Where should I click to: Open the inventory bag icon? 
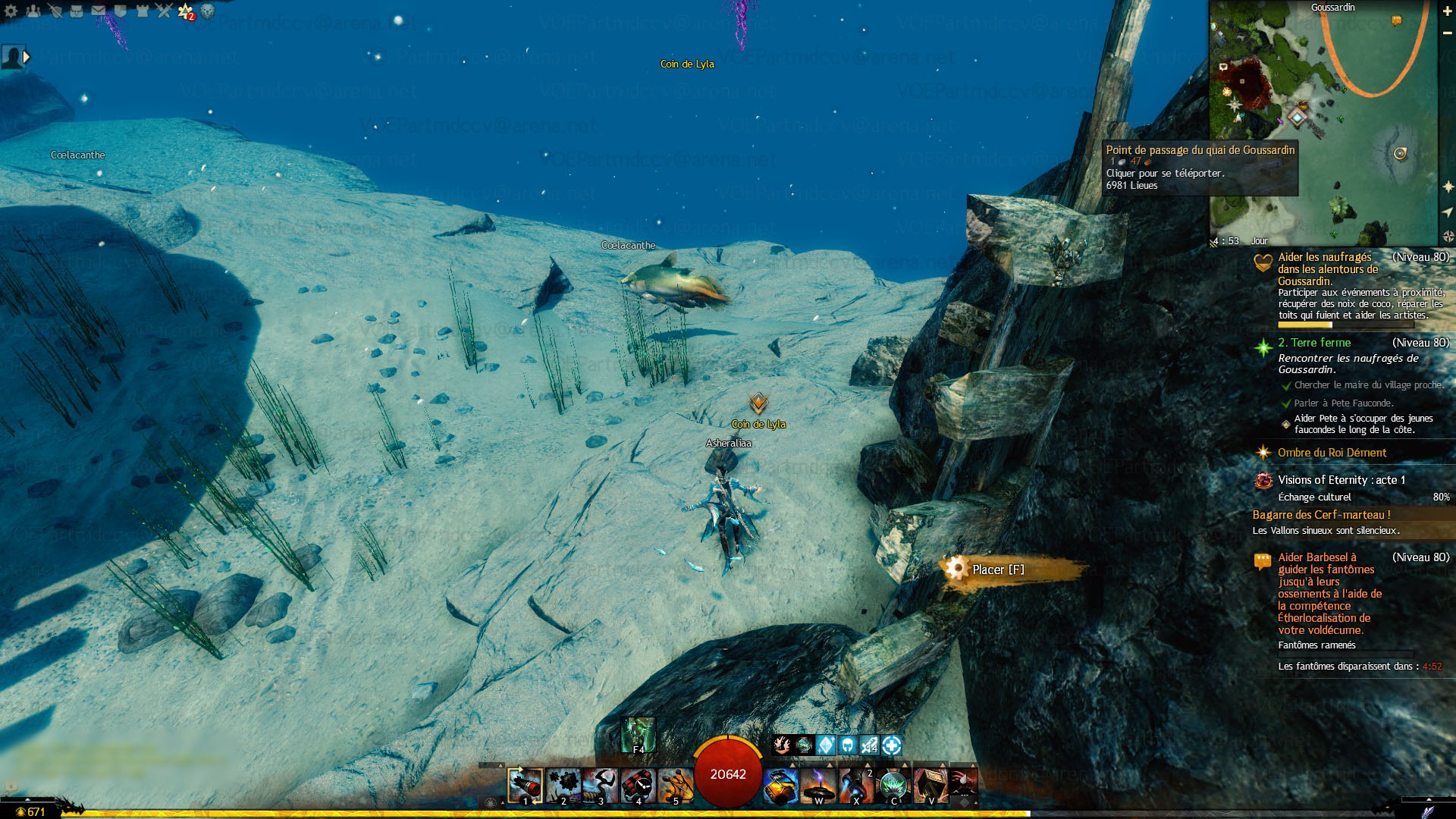point(77,11)
